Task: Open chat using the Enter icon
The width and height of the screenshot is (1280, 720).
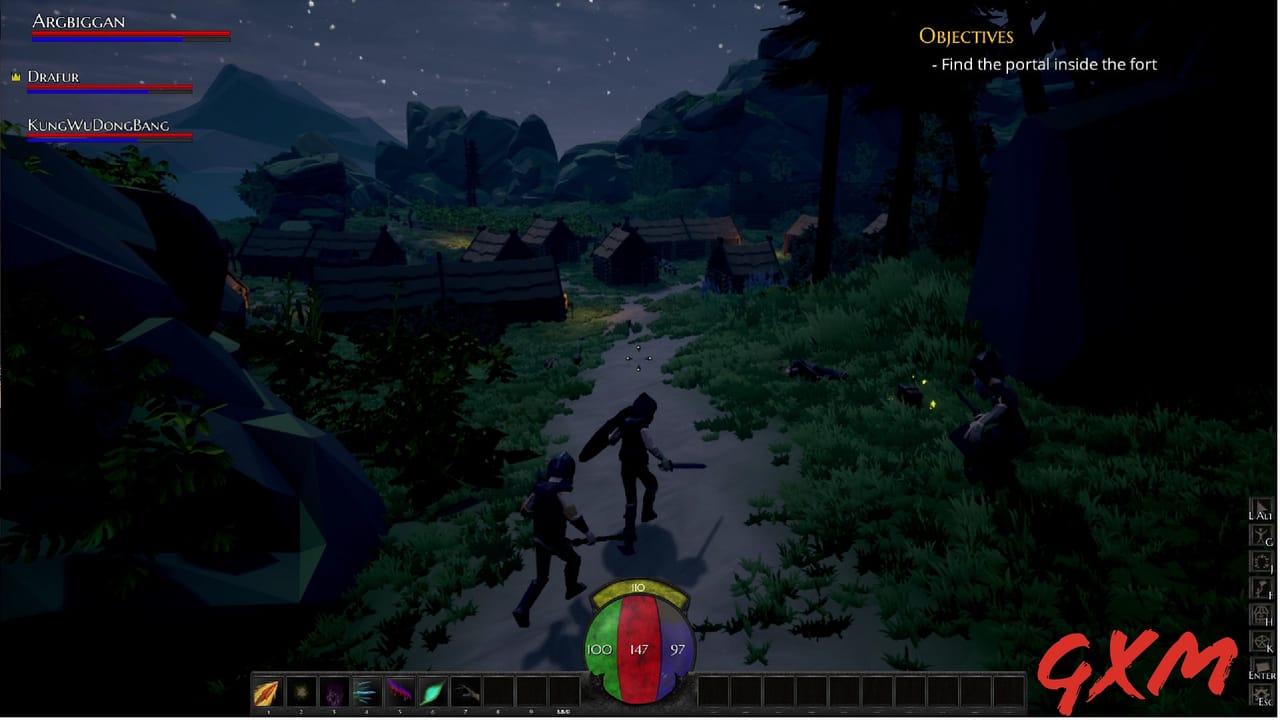Action: tap(1262, 664)
